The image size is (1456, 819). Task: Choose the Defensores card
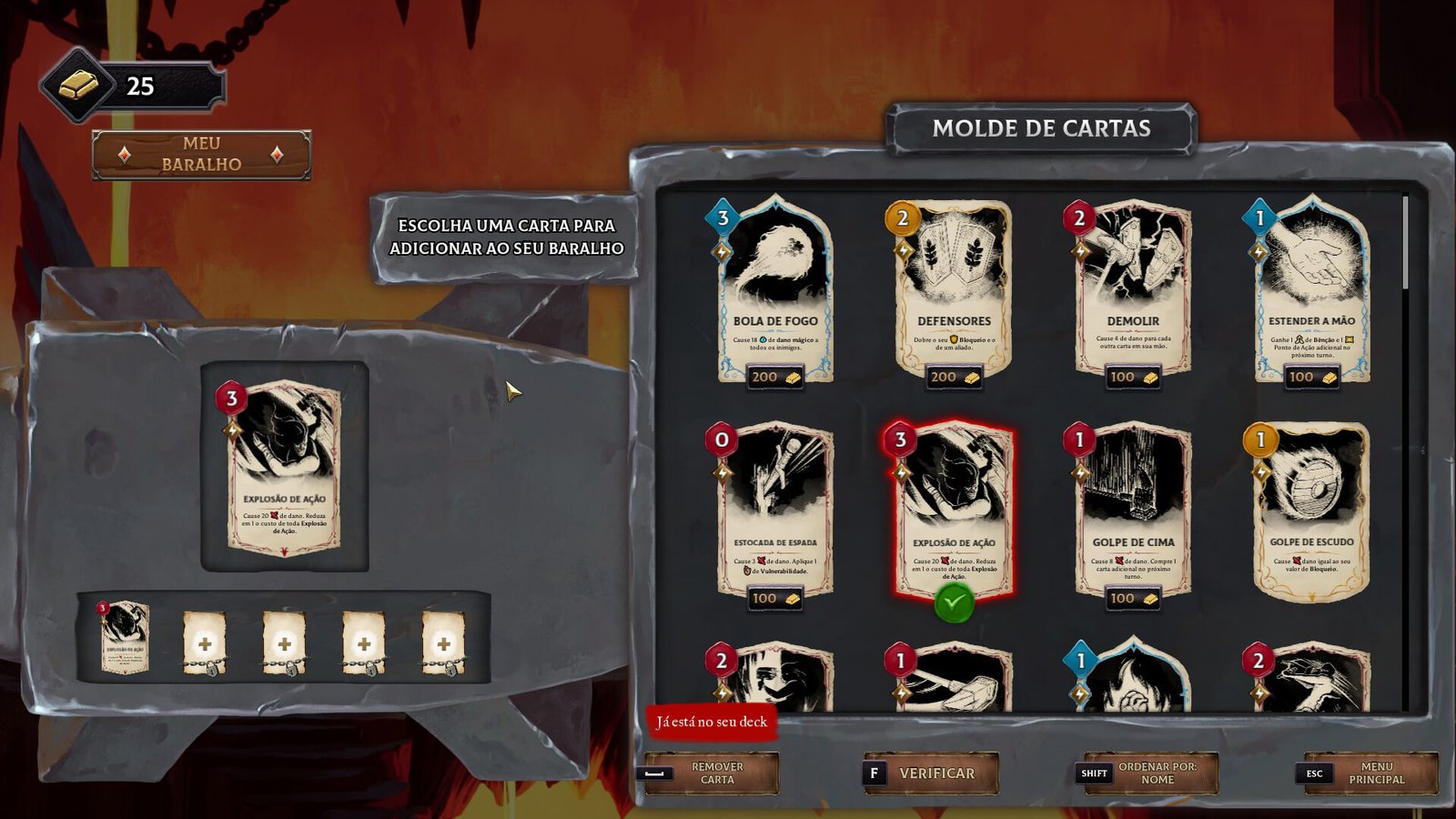coord(953,291)
